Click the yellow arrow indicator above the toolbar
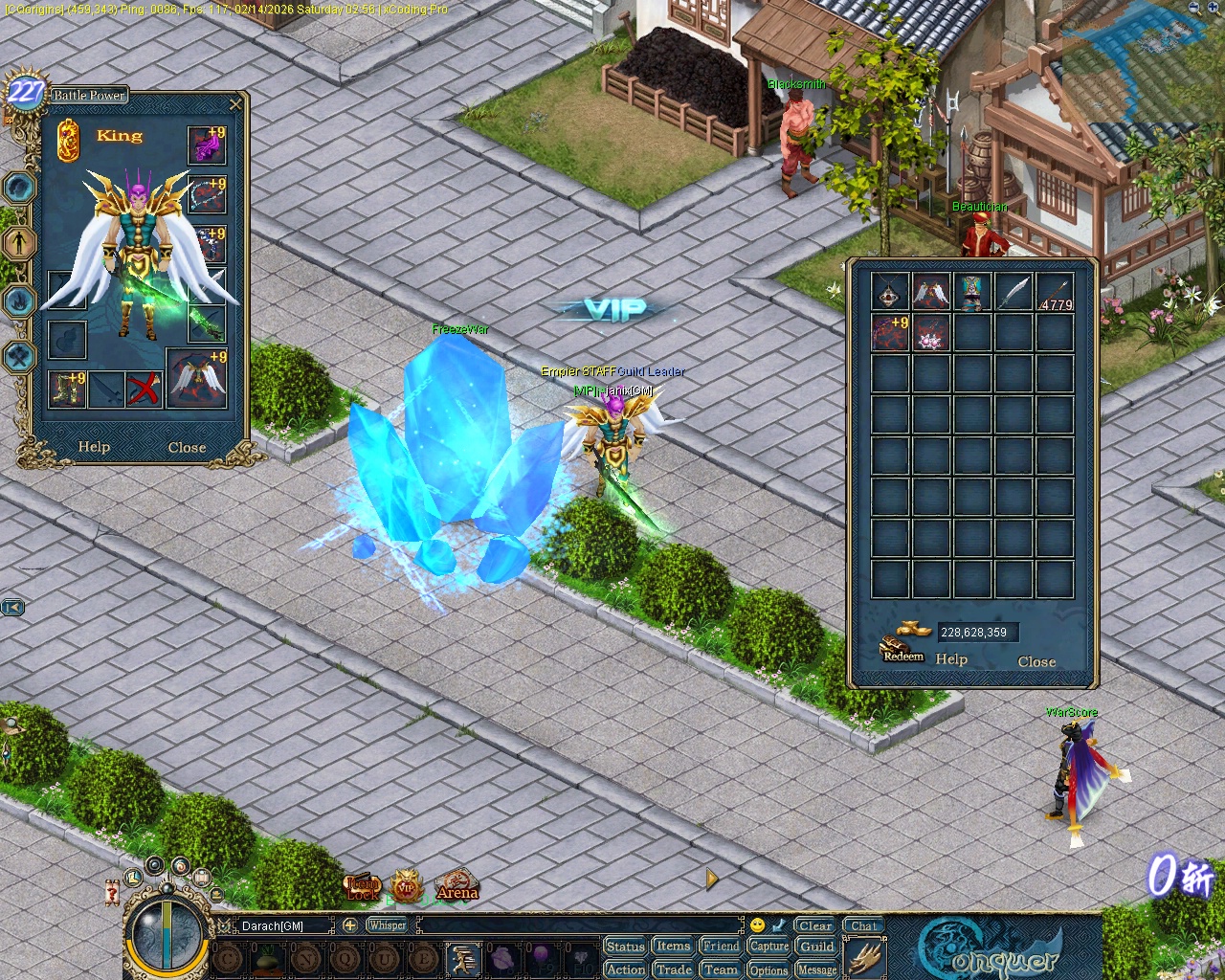This screenshot has width=1225, height=980. tap(709, 878)
